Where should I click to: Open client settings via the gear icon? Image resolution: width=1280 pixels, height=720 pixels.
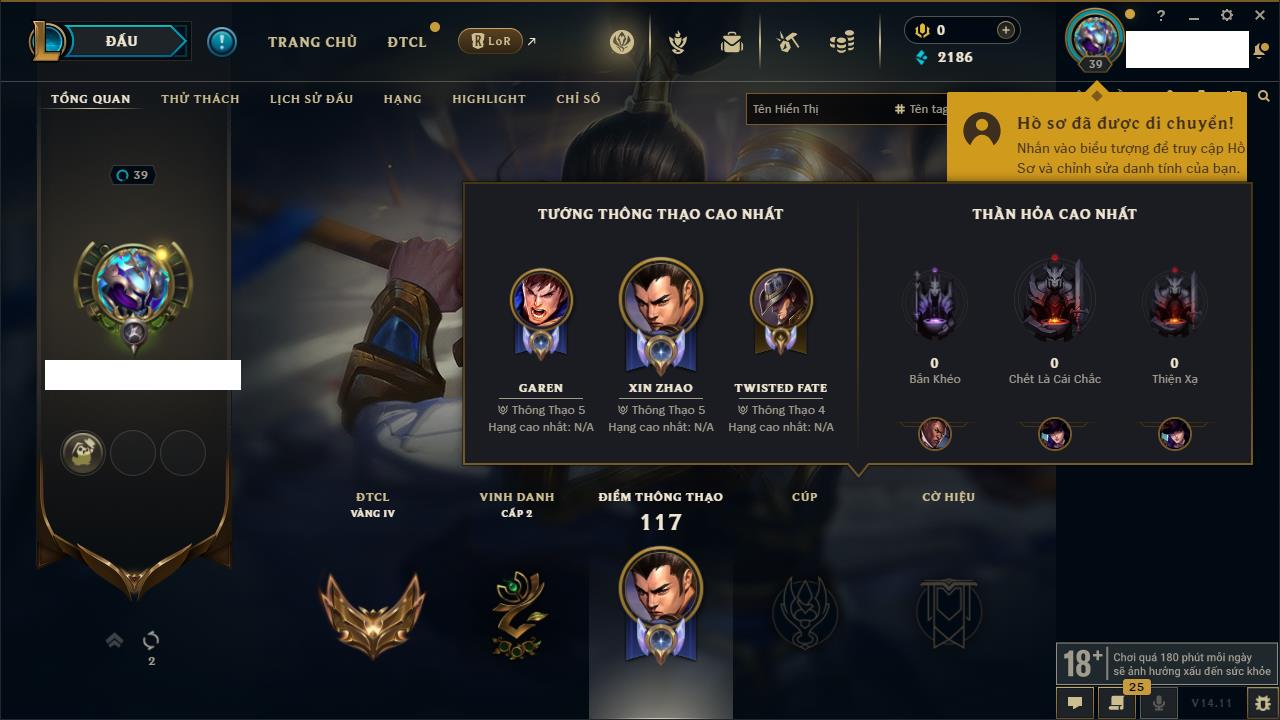[x=1227, y=16]
